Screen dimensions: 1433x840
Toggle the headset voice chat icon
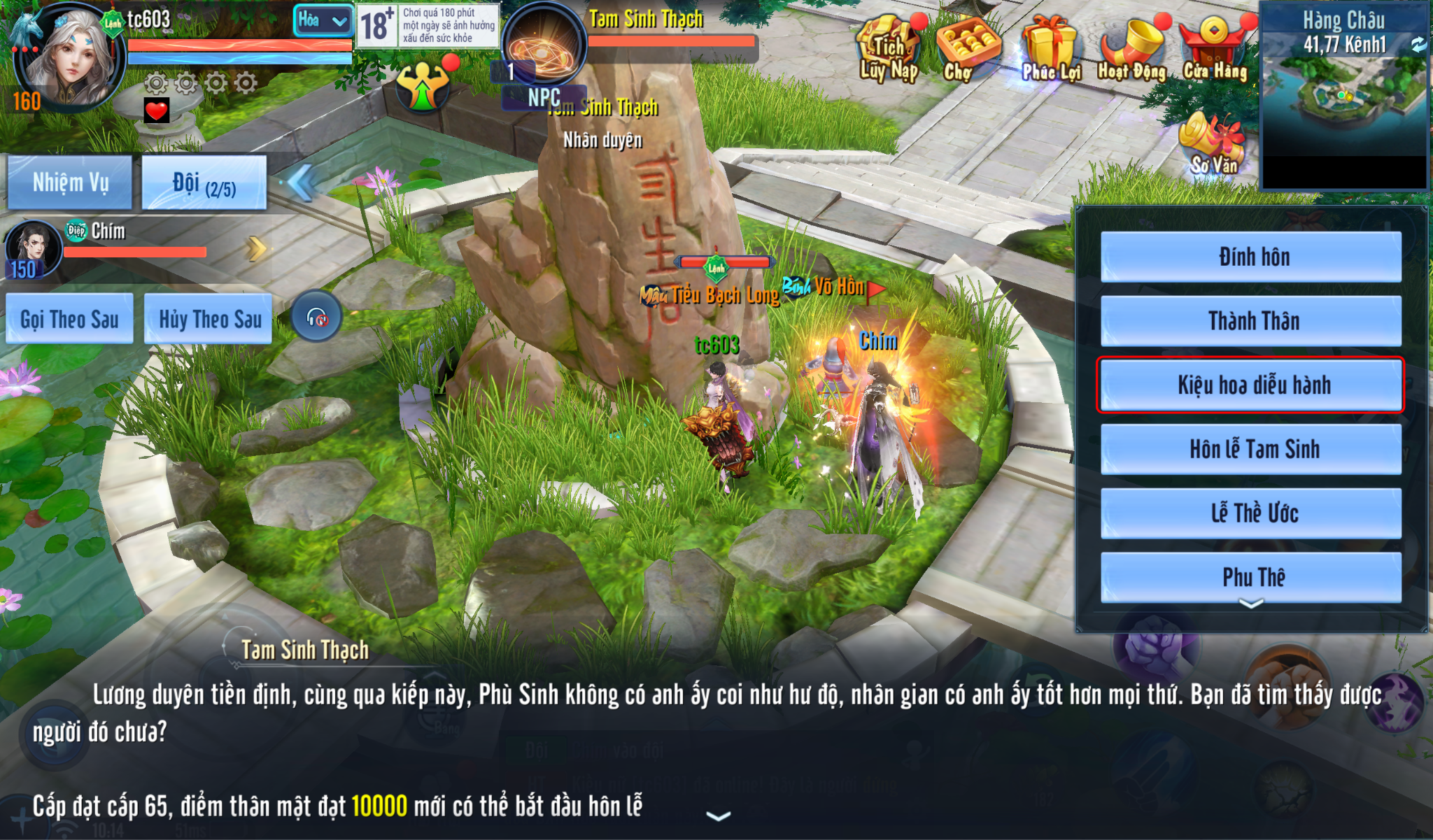[x=317, y=317]
